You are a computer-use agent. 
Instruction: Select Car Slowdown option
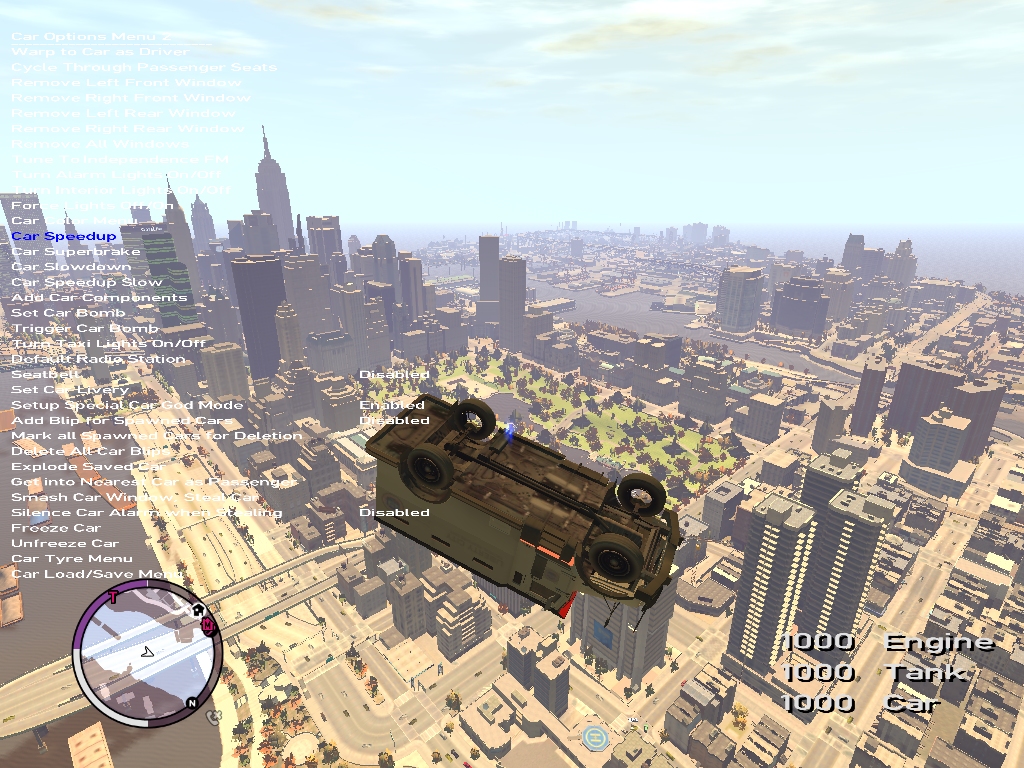pyautogui.click(x=71, y=267)
